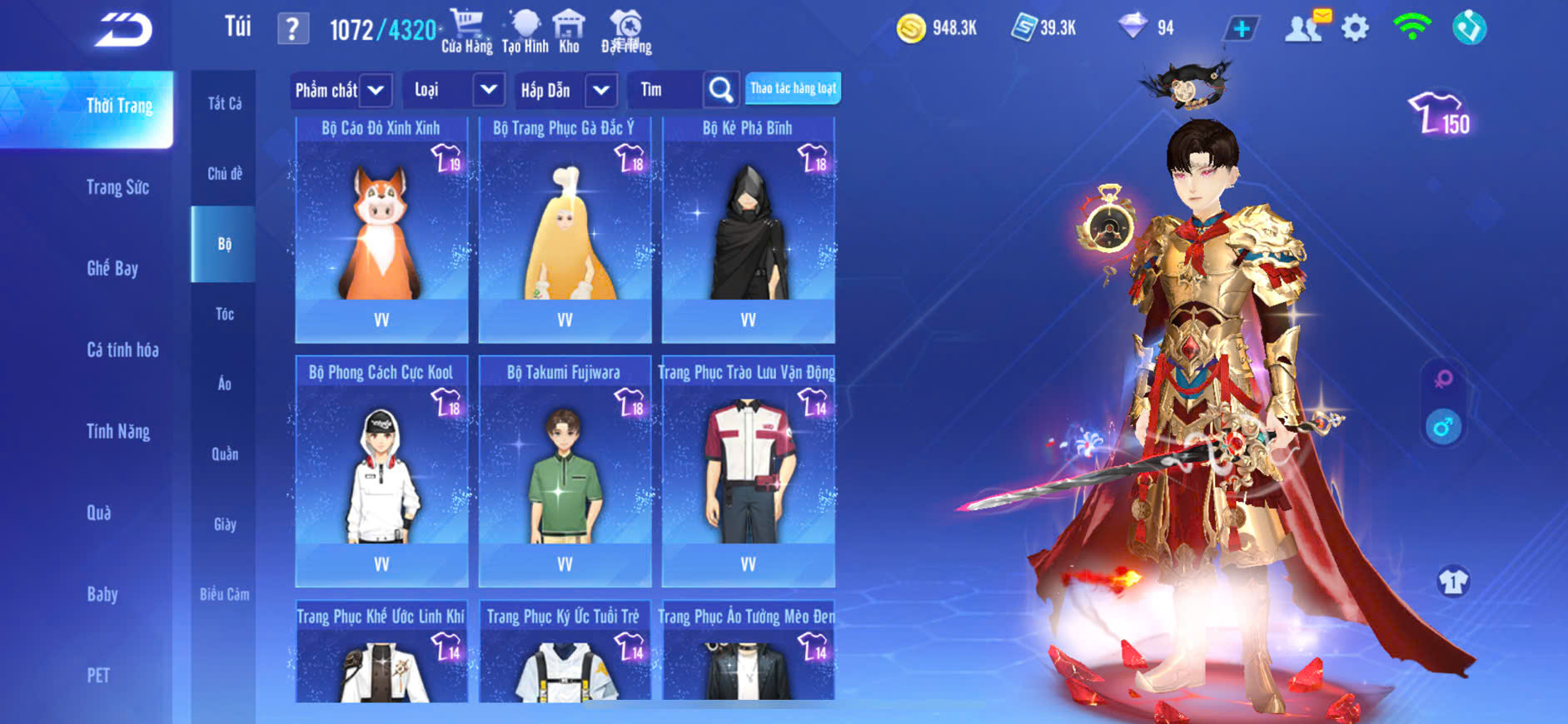Open the gear settings icon
This screenshot has height=724, width=1568.
(1355, 28)
